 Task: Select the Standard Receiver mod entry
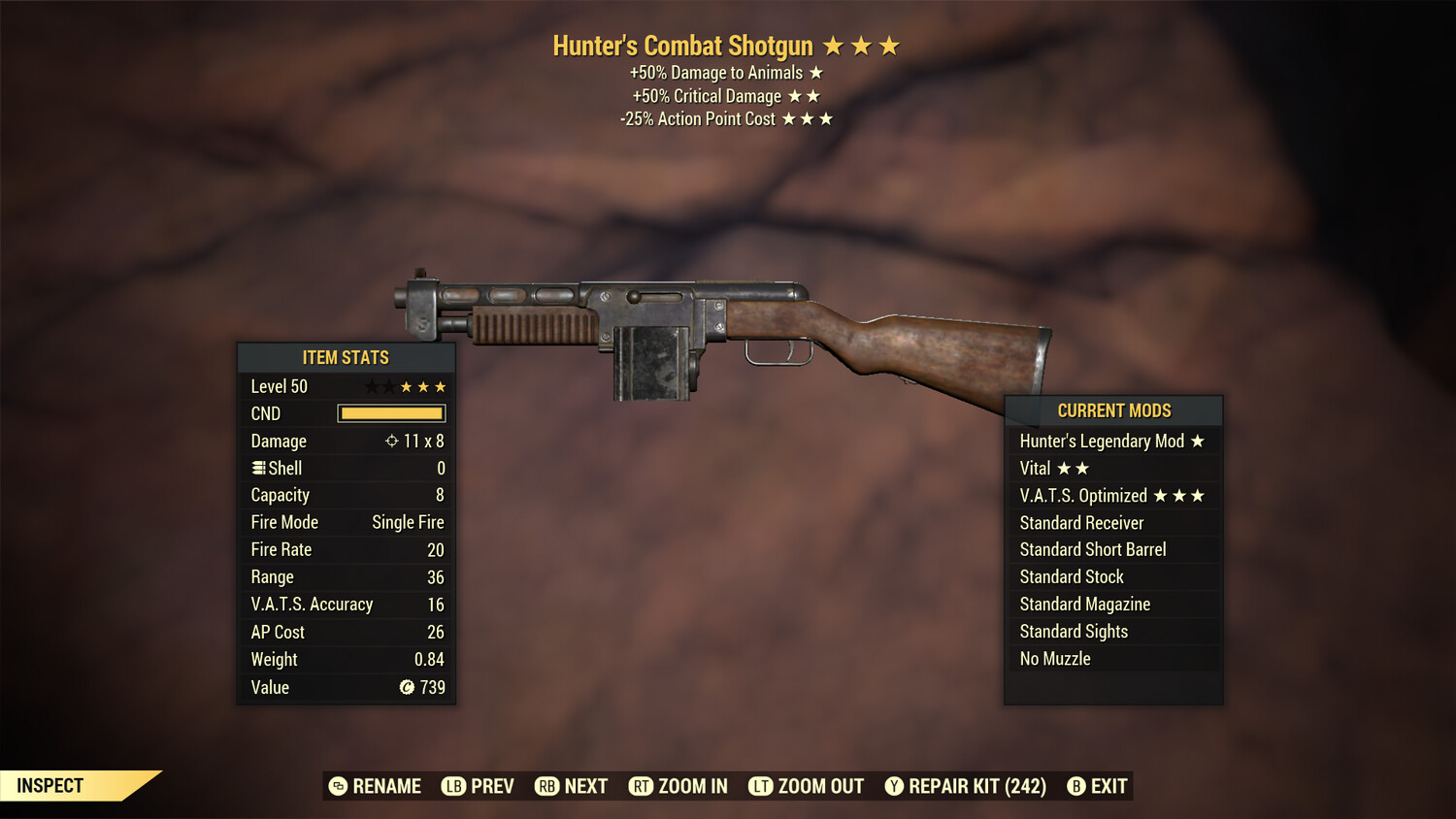(1081, 522)
